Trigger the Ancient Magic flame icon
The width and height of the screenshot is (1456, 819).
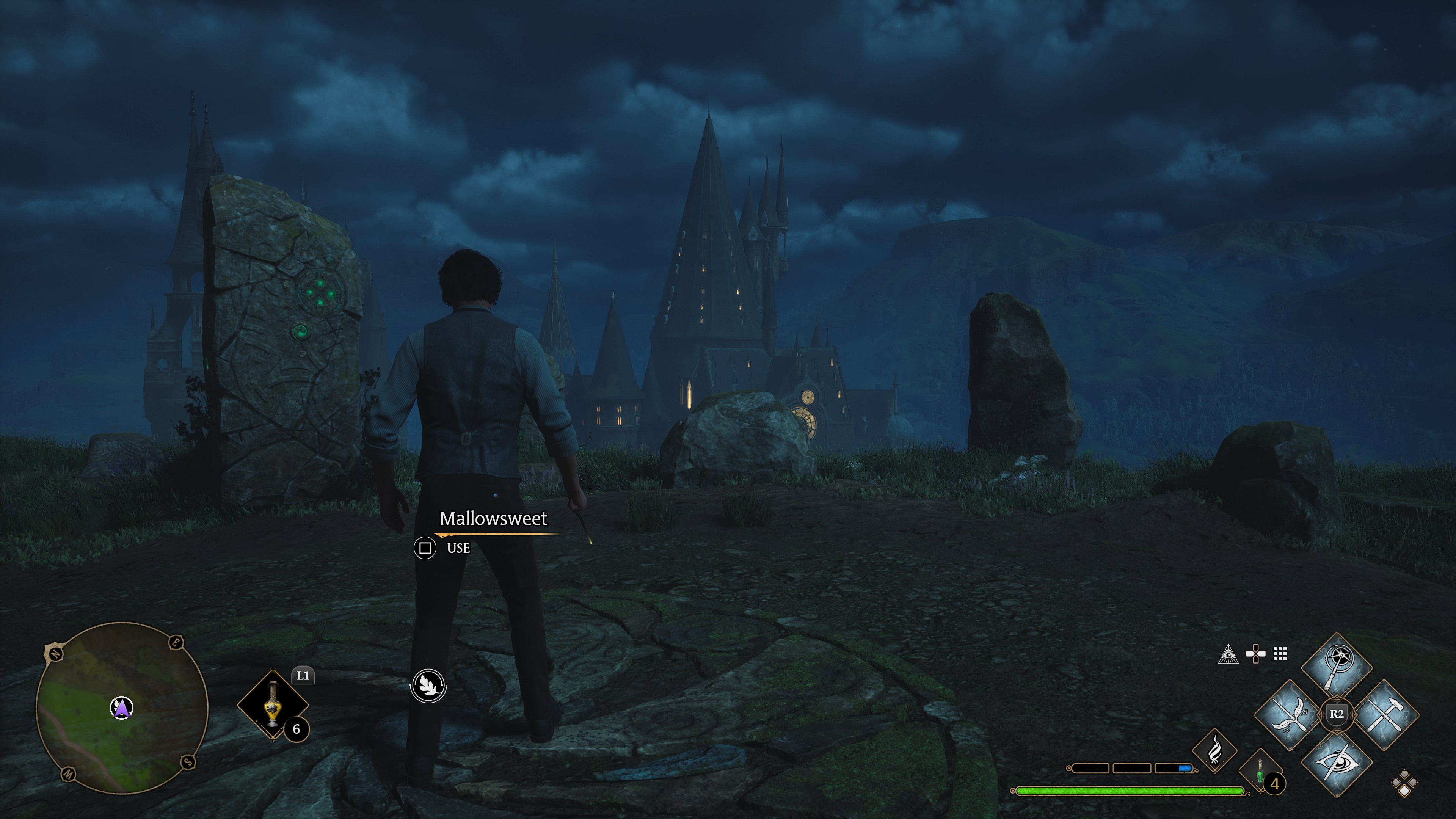point(1214,750)
